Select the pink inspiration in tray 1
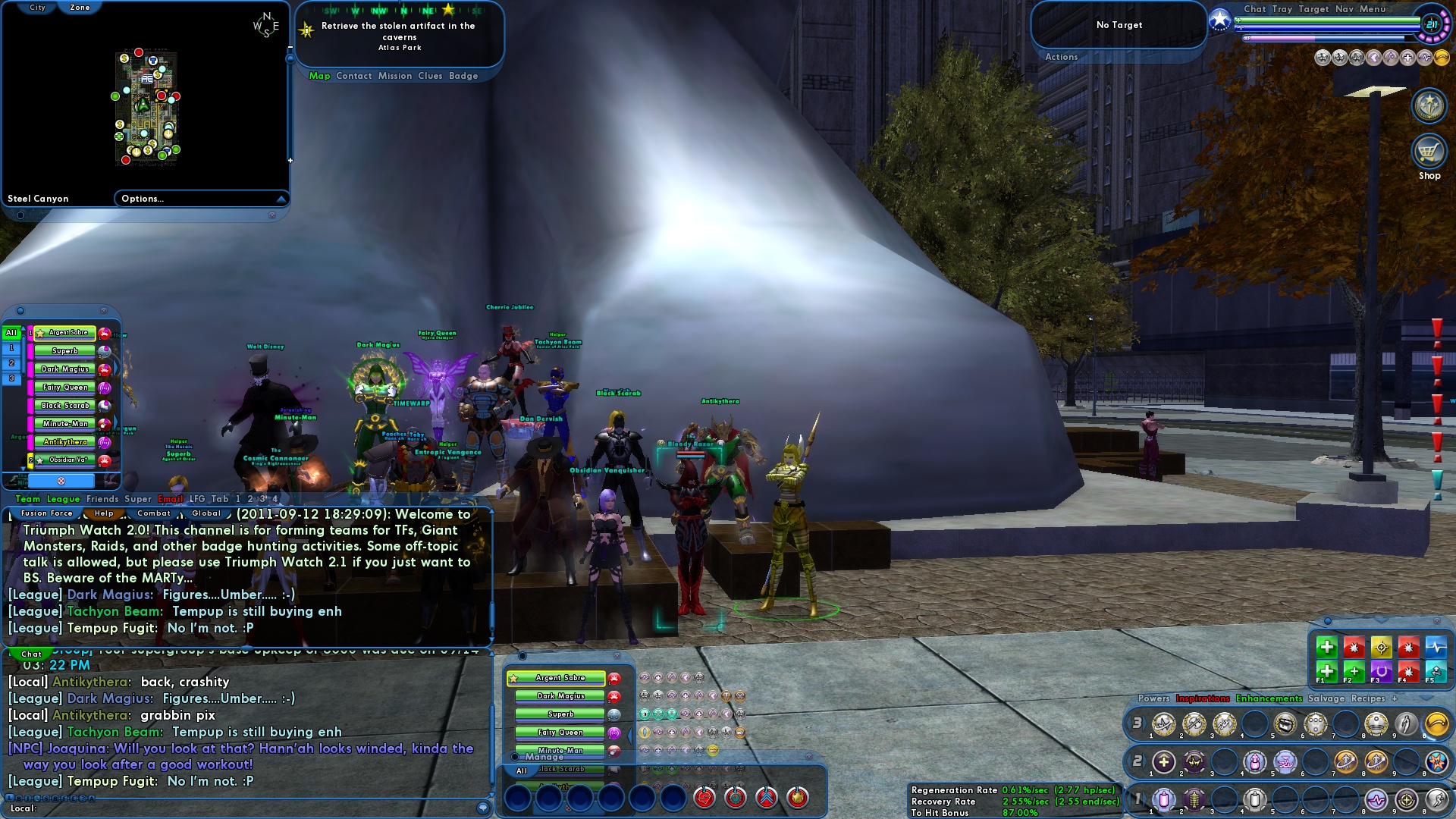Image resolution: width=1456 pixels, height=819 pixels. [1163, 799]
